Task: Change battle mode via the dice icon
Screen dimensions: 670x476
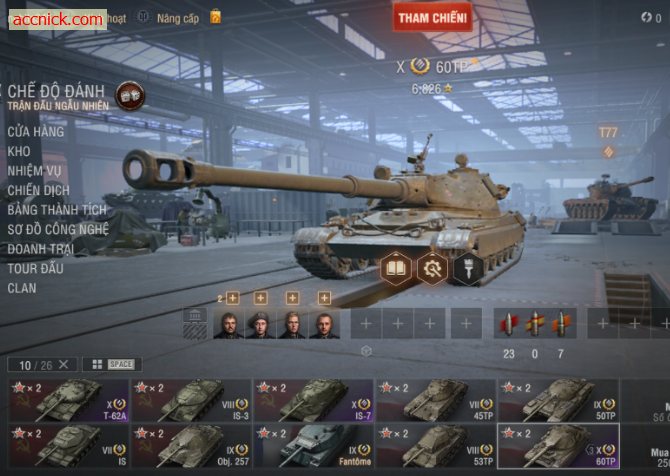Action: pos(129,96)
